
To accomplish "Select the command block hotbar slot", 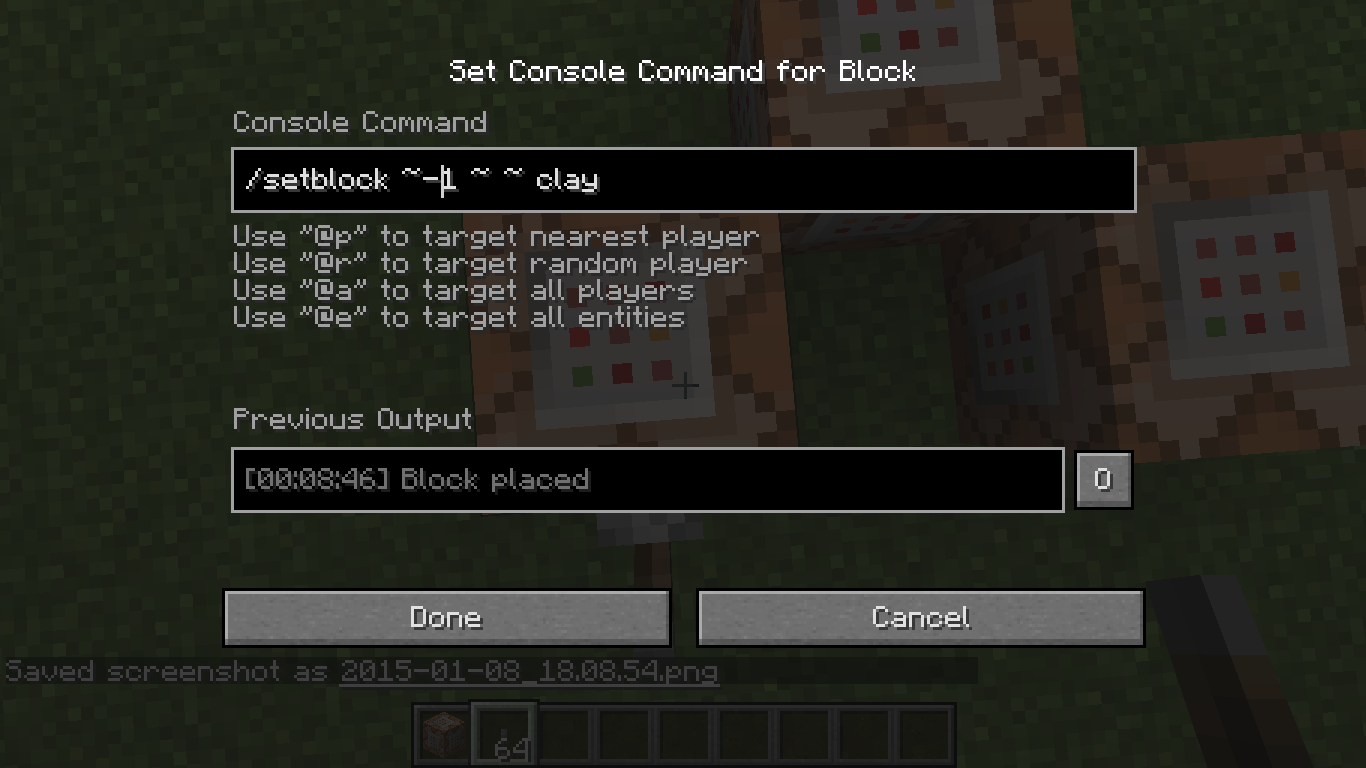I will tap(443, 736).
